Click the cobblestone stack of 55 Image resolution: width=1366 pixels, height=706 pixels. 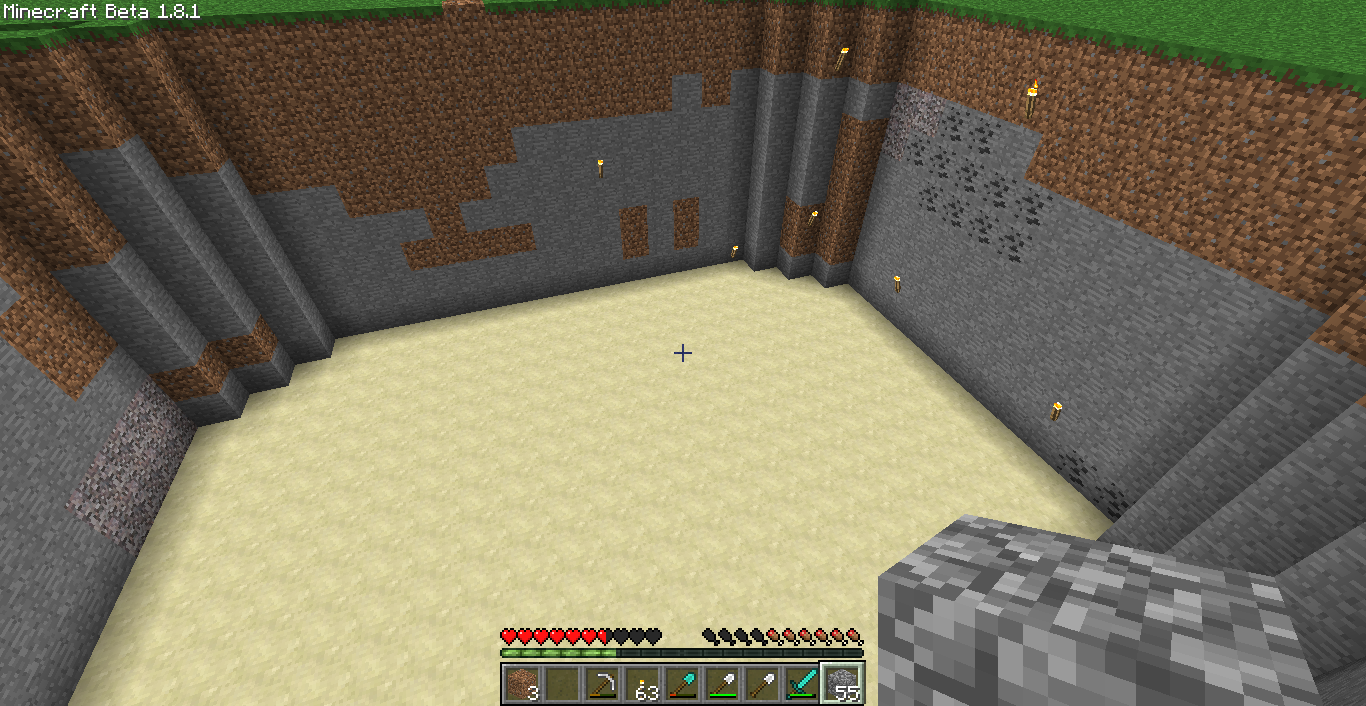click(x=841, y=683)
